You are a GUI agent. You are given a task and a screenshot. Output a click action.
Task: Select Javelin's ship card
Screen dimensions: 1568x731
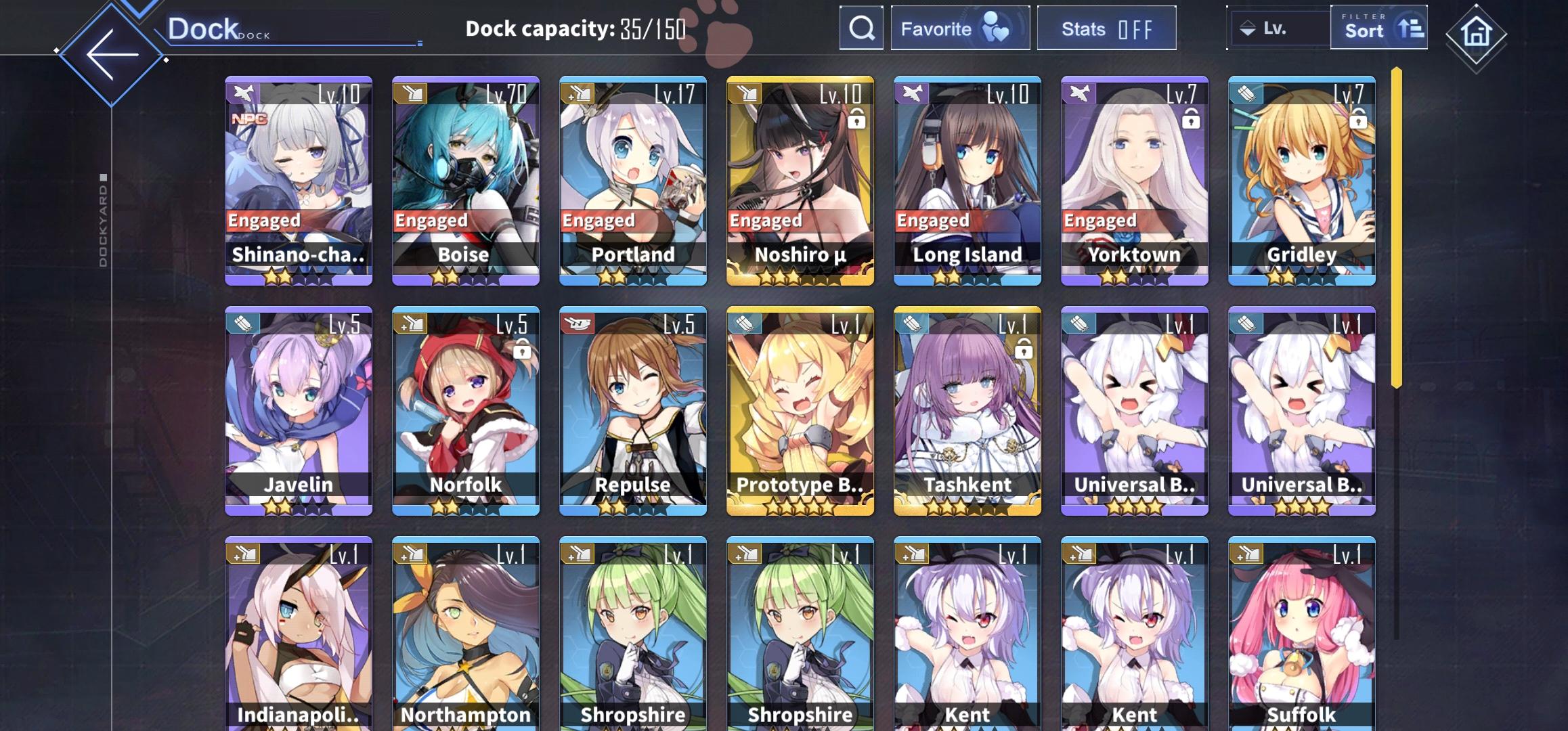[299, 413]
